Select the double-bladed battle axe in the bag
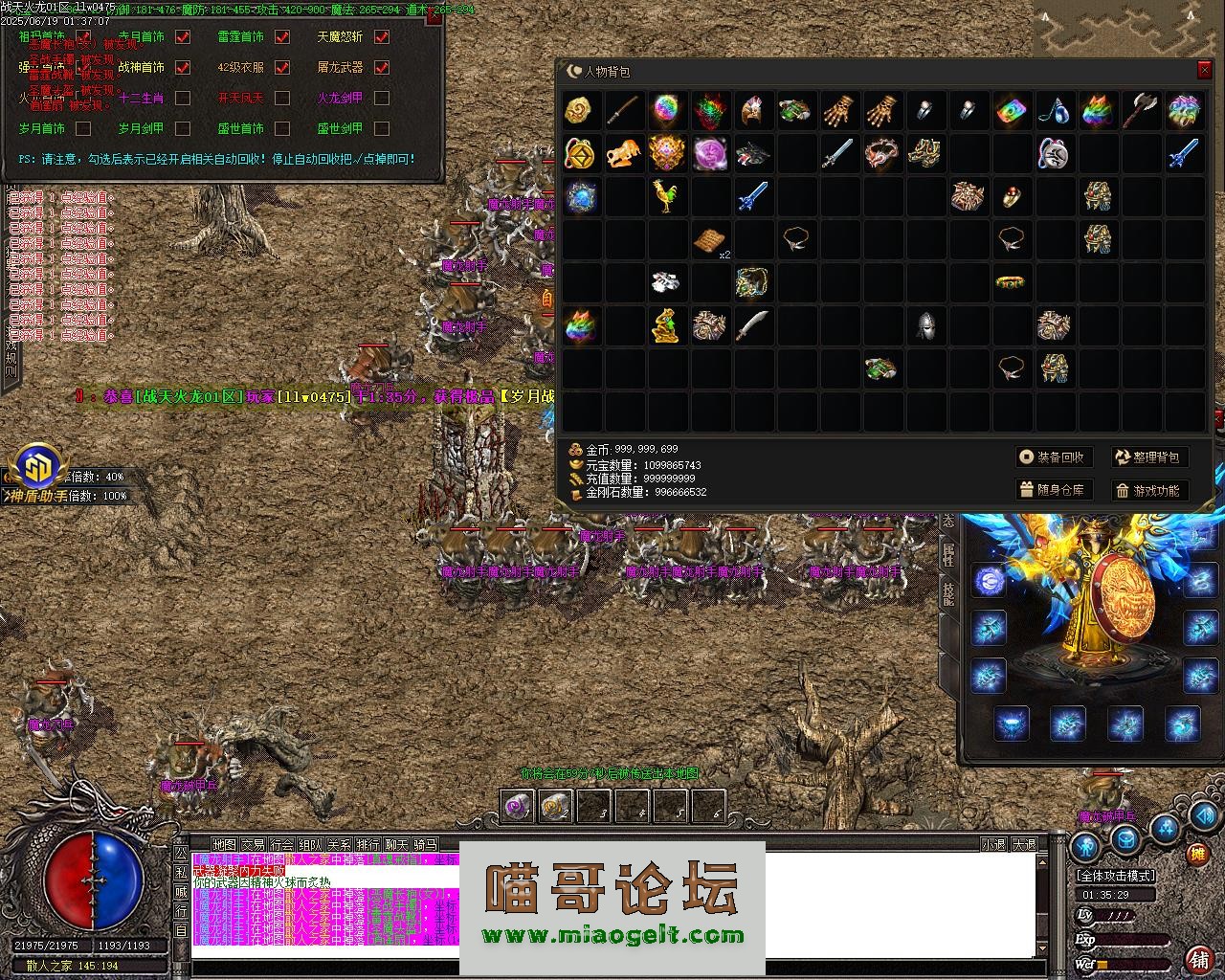Viewport: 1225px width, 980px height. tap(1142, 111)
